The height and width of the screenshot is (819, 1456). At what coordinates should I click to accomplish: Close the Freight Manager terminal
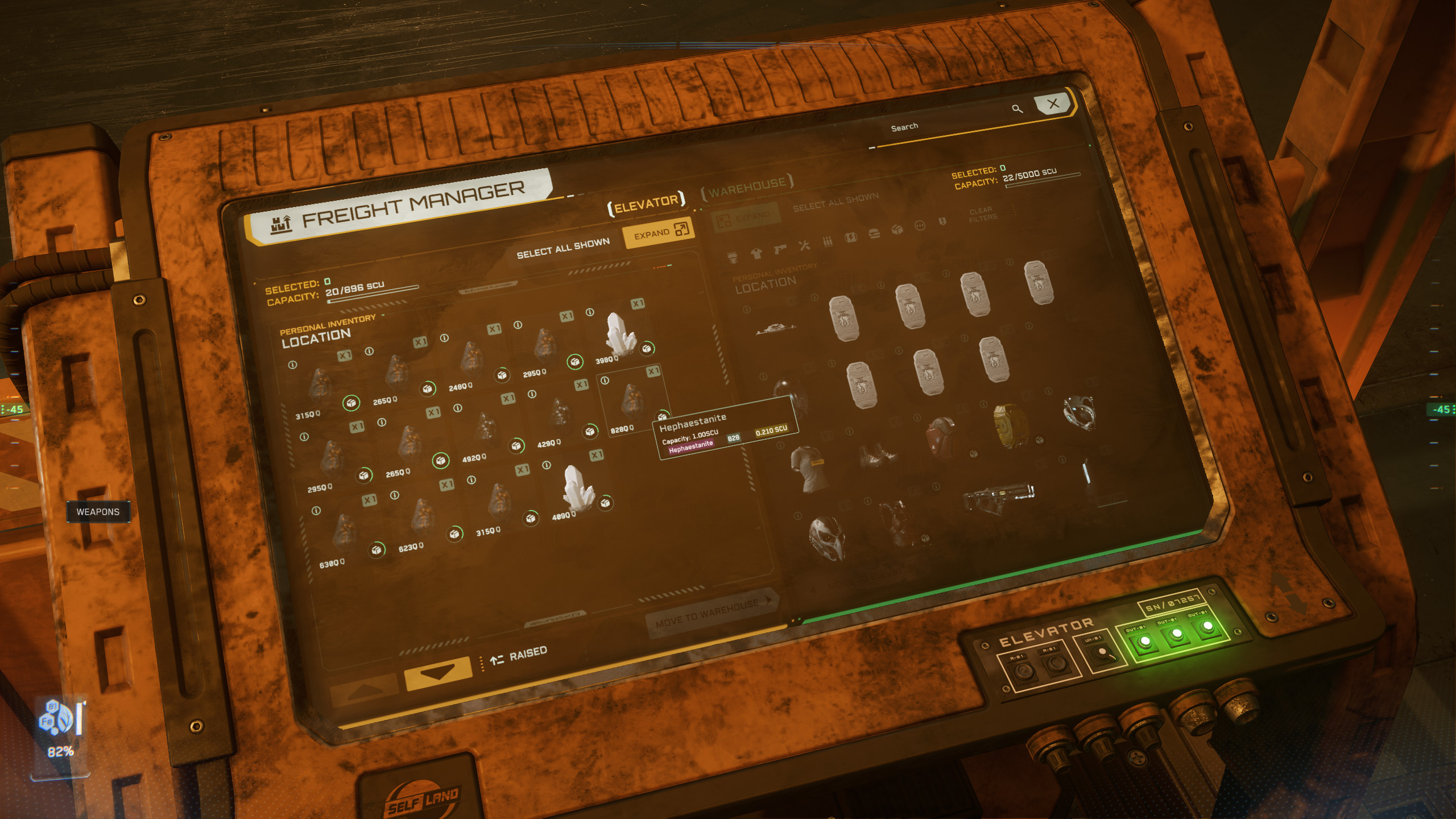pyautogui.click(x=1053, y=104)
